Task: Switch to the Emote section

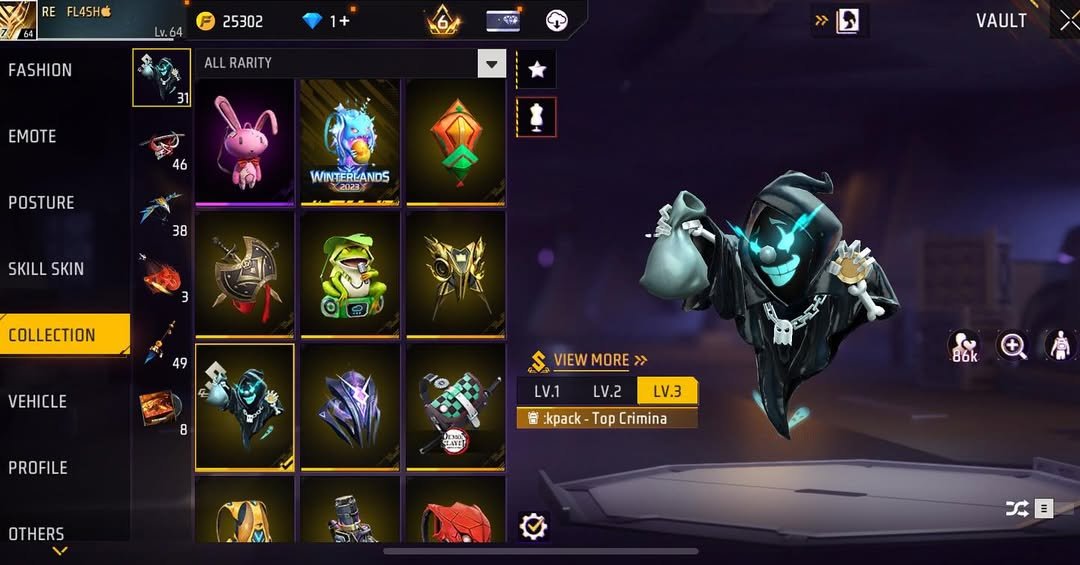Action: click(x=32, y=136)
